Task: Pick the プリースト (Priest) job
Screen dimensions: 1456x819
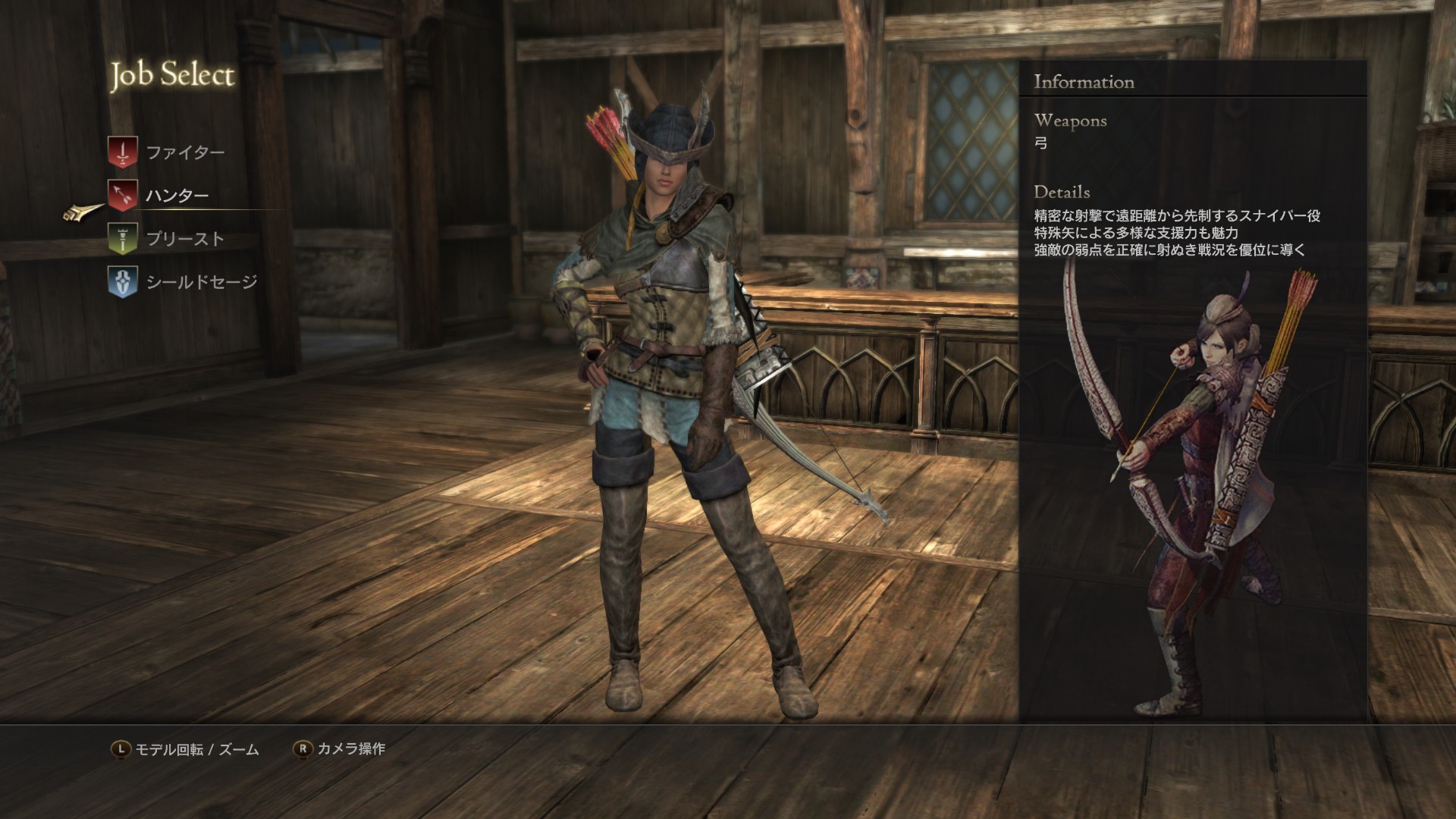Action: [184, 239]
